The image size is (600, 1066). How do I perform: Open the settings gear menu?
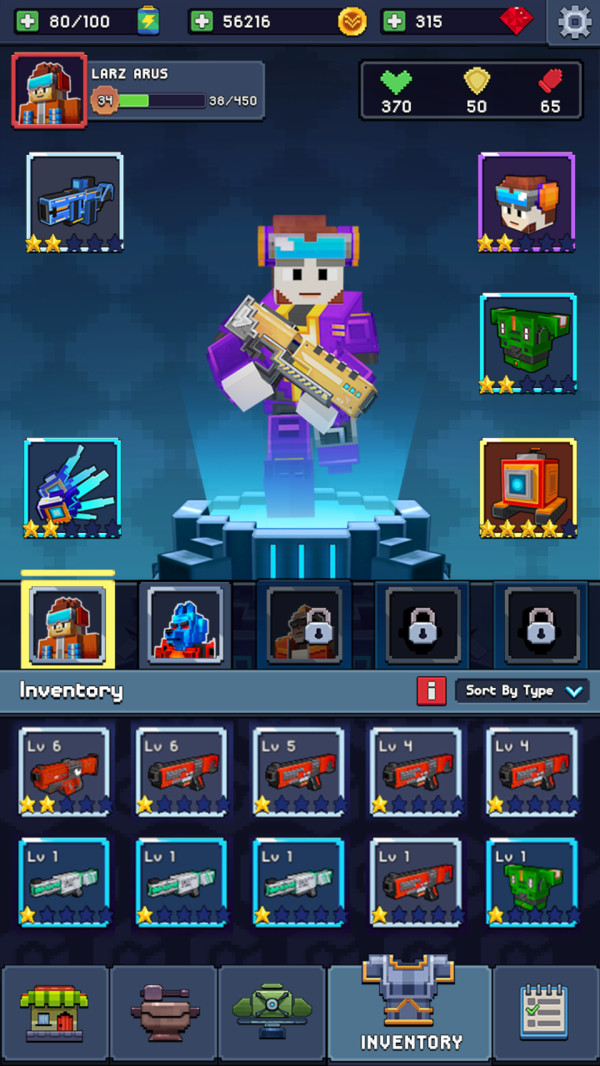(574, 22)
